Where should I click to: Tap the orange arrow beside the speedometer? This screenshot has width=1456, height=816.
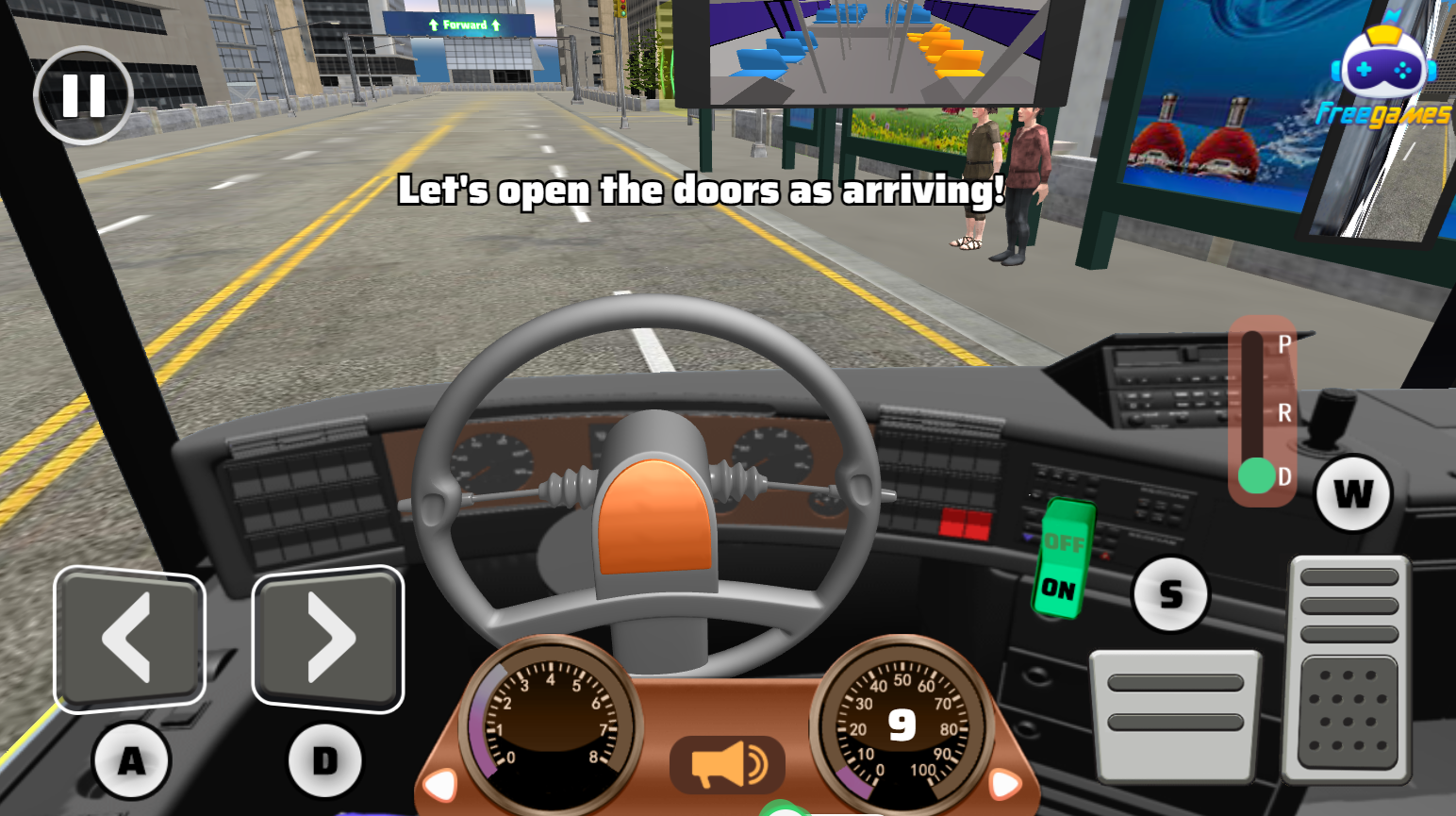(1003, 782)
